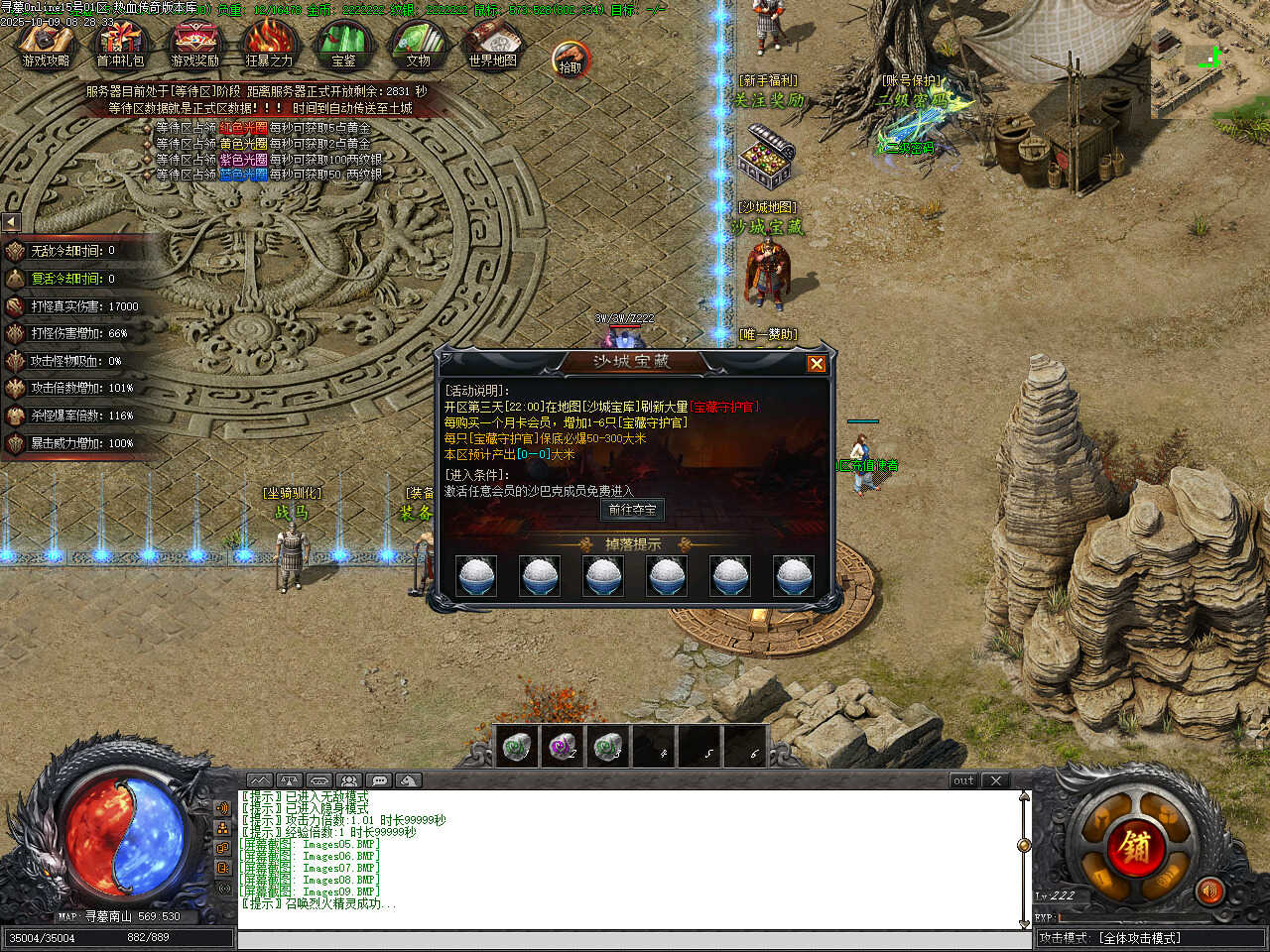This screenshot has height=952, width=1270.
Task: Click the 拾取 pickup button
Action: pos(570,59)
